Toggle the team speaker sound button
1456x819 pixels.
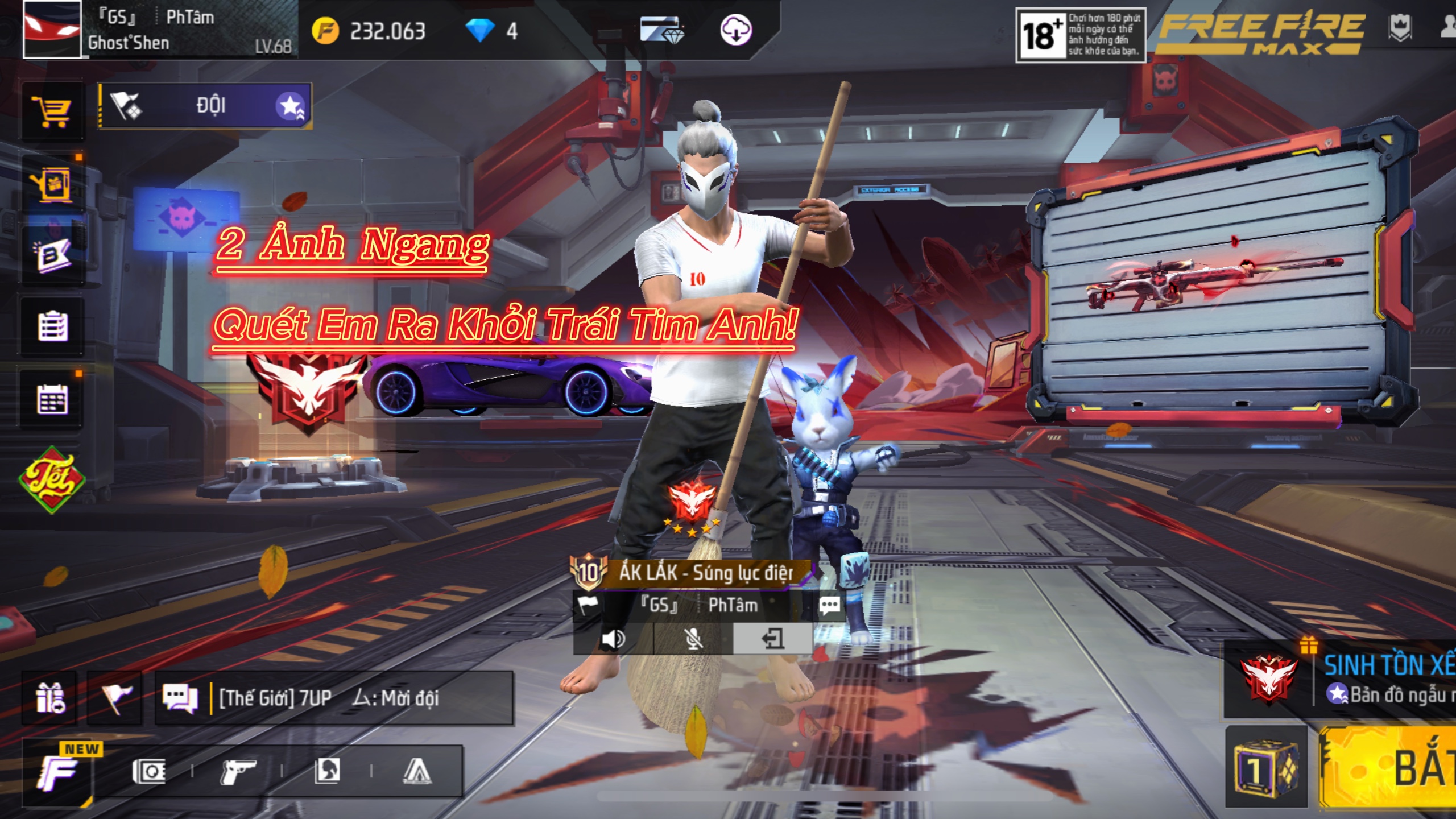pos(613,639)
